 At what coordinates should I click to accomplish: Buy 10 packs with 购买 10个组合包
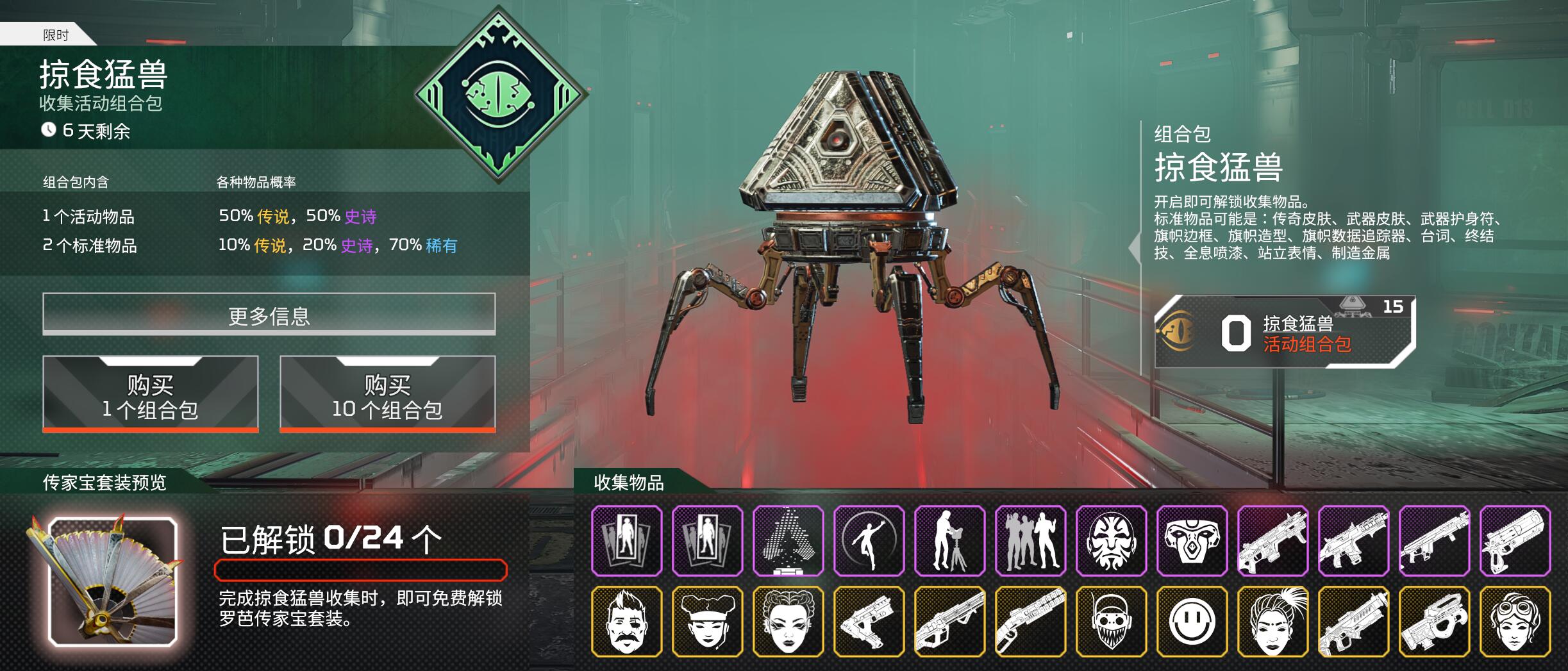coord(387,394)
